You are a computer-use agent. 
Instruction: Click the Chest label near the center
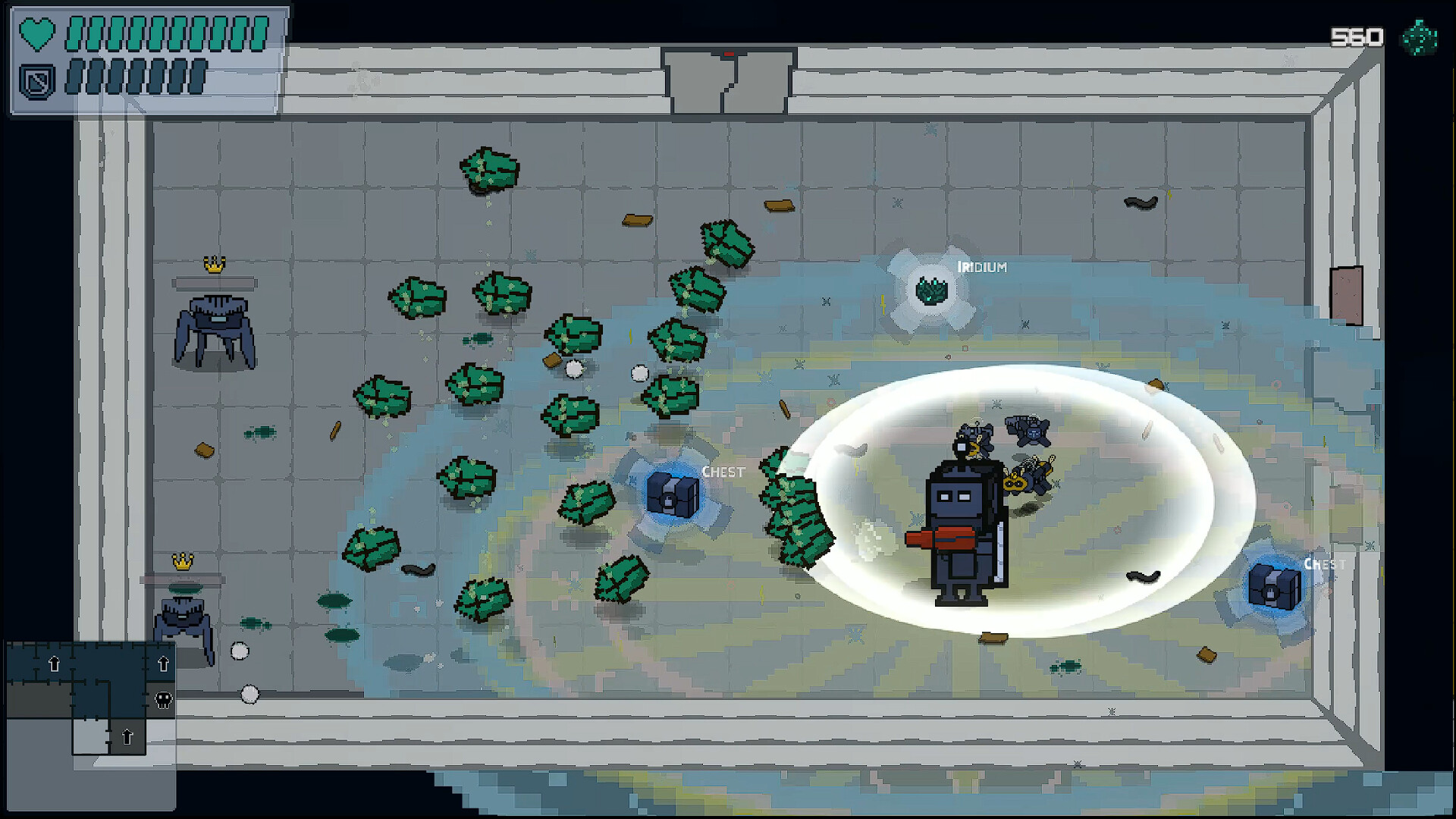click(x=723, y=471)
